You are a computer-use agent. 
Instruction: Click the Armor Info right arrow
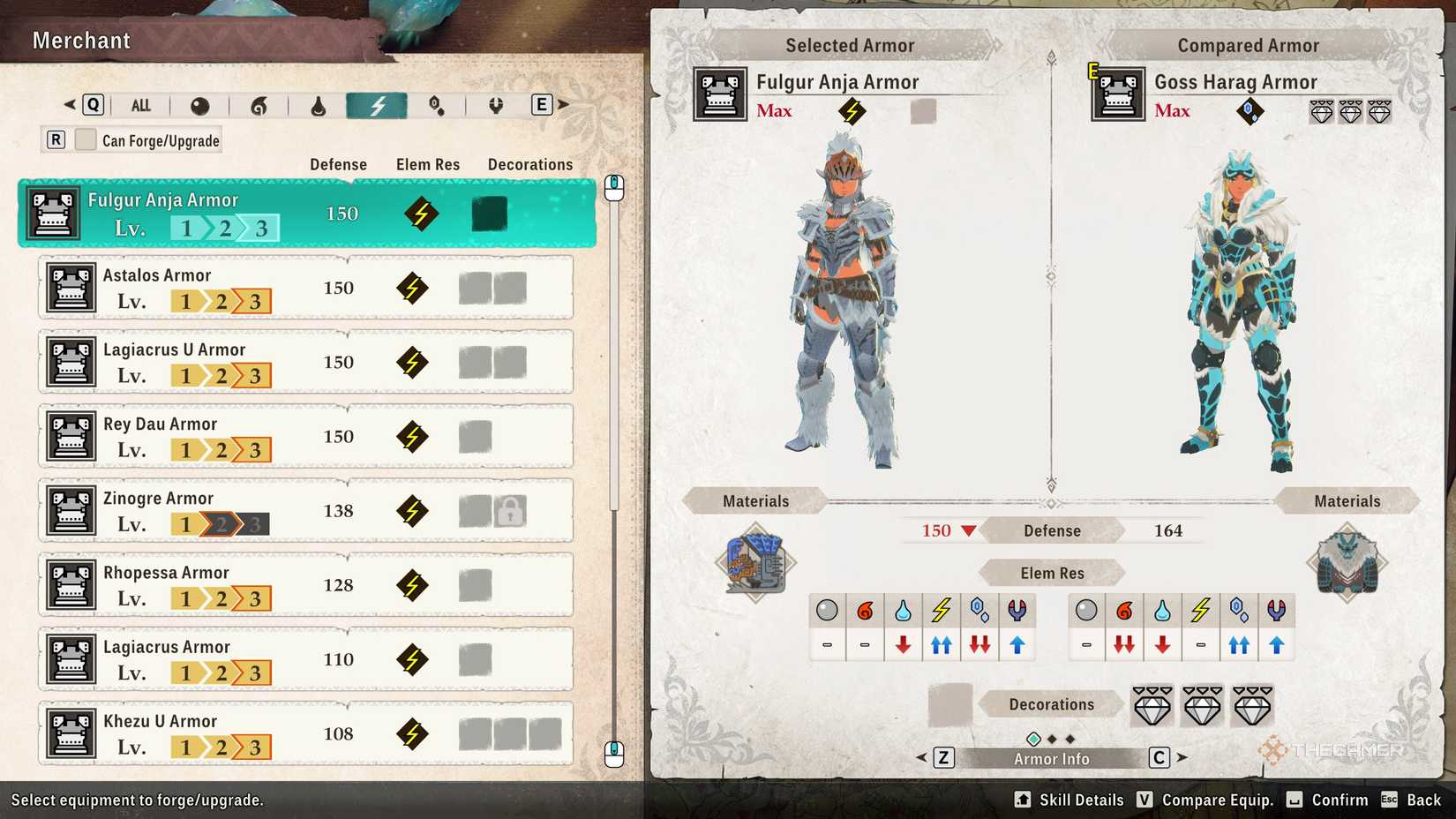click(x=1181, y=757)
